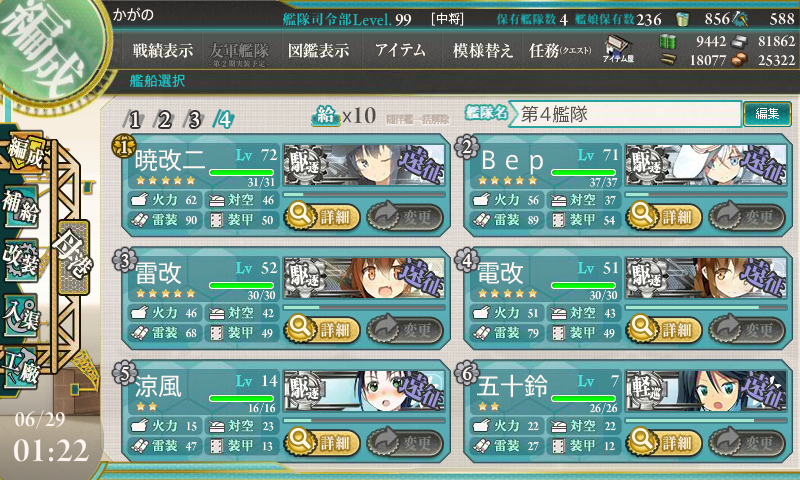800x480 pixels.
Task: Select the 第4艦隊 fleet name field
Action: click(627, 114)
